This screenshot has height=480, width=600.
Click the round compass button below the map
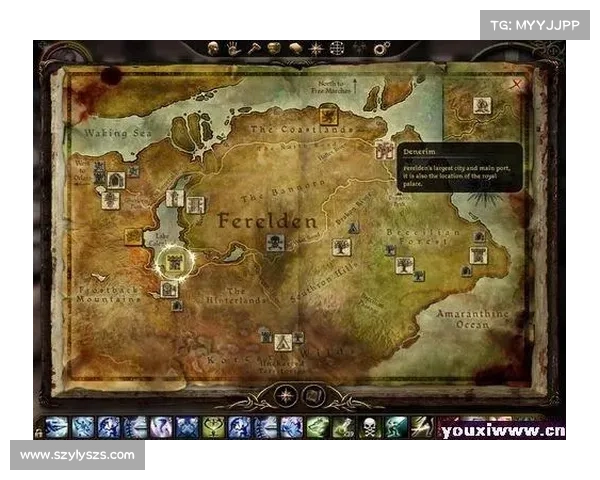(287, 395)
